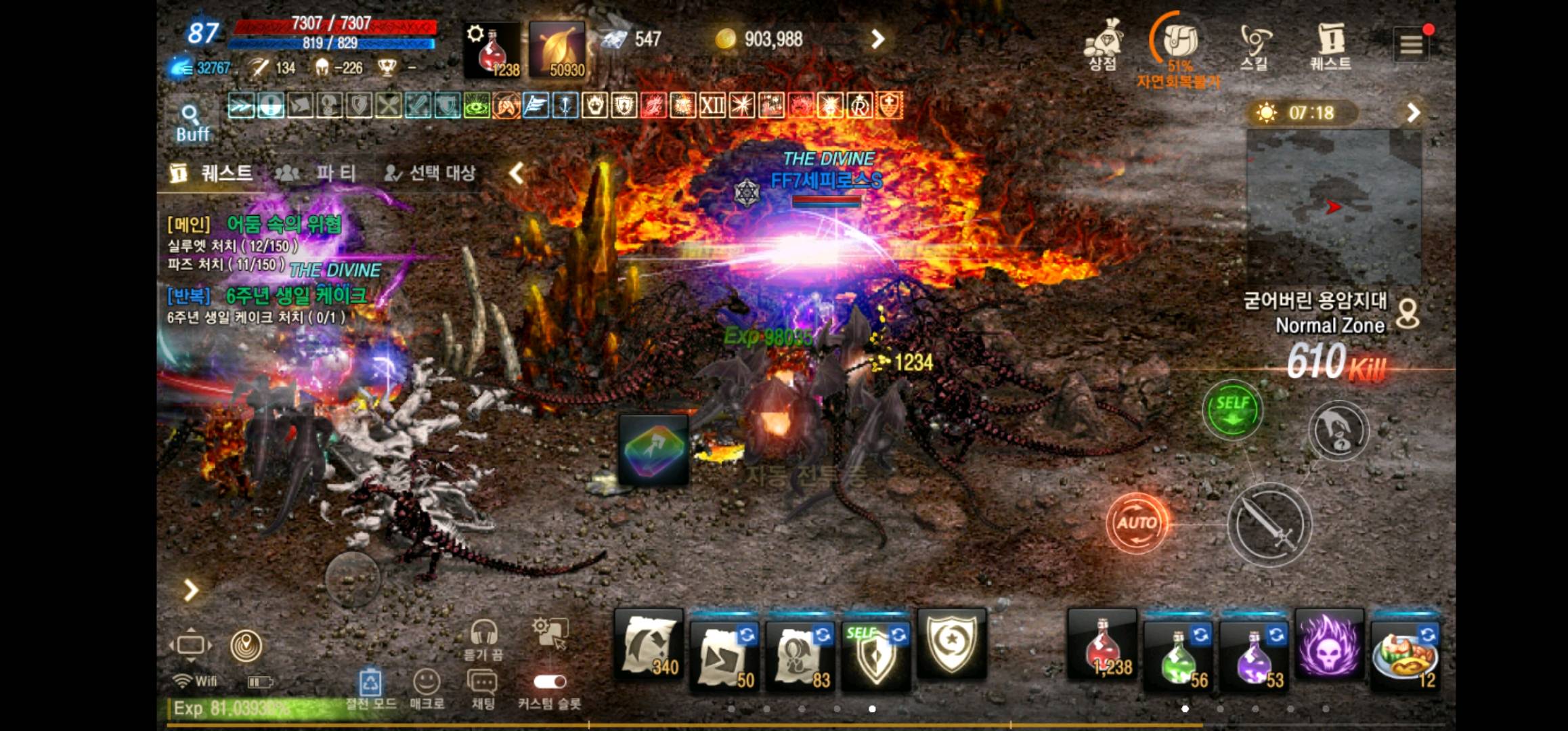The image size is (1568, 731).
Task: Click the Buff magnifying glass icon
Action: click(x=192, y=112)
